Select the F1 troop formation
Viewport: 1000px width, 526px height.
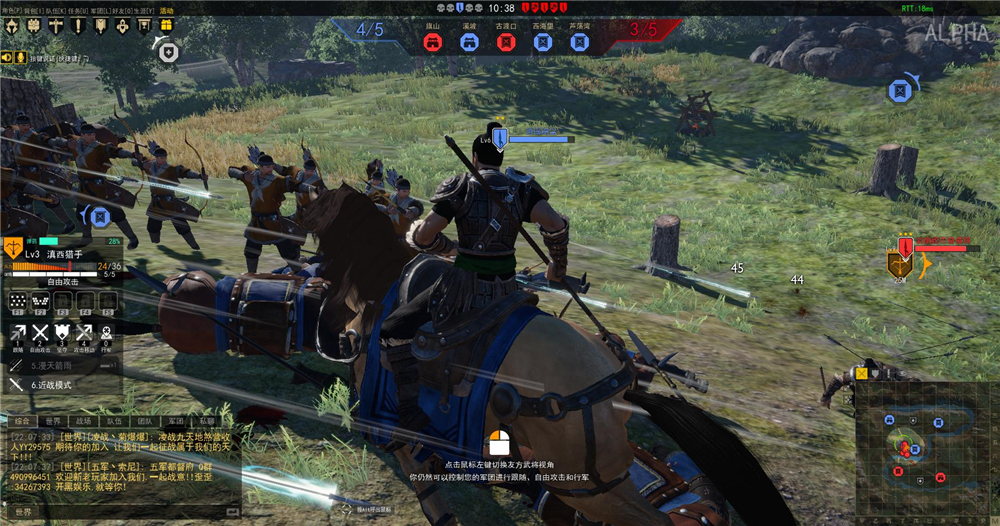pyautogui.click(x=18, y=302)
